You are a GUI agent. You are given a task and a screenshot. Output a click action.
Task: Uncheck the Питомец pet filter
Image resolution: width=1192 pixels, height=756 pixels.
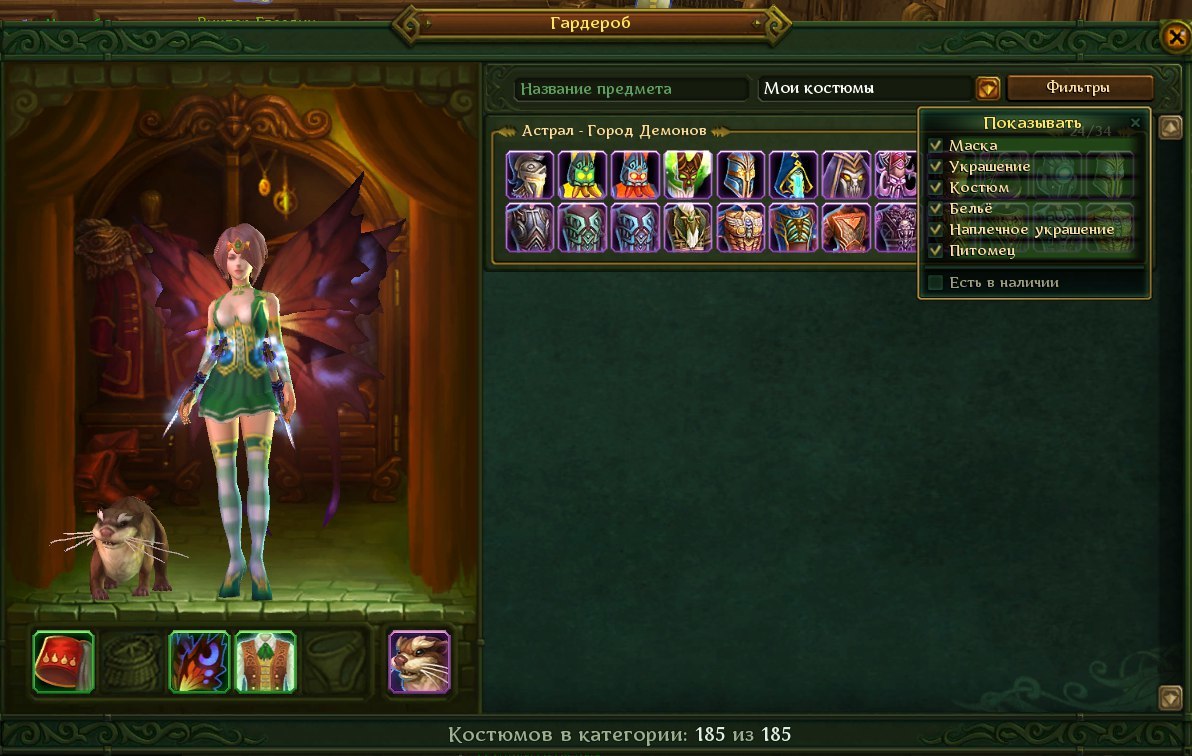point(936,250)
